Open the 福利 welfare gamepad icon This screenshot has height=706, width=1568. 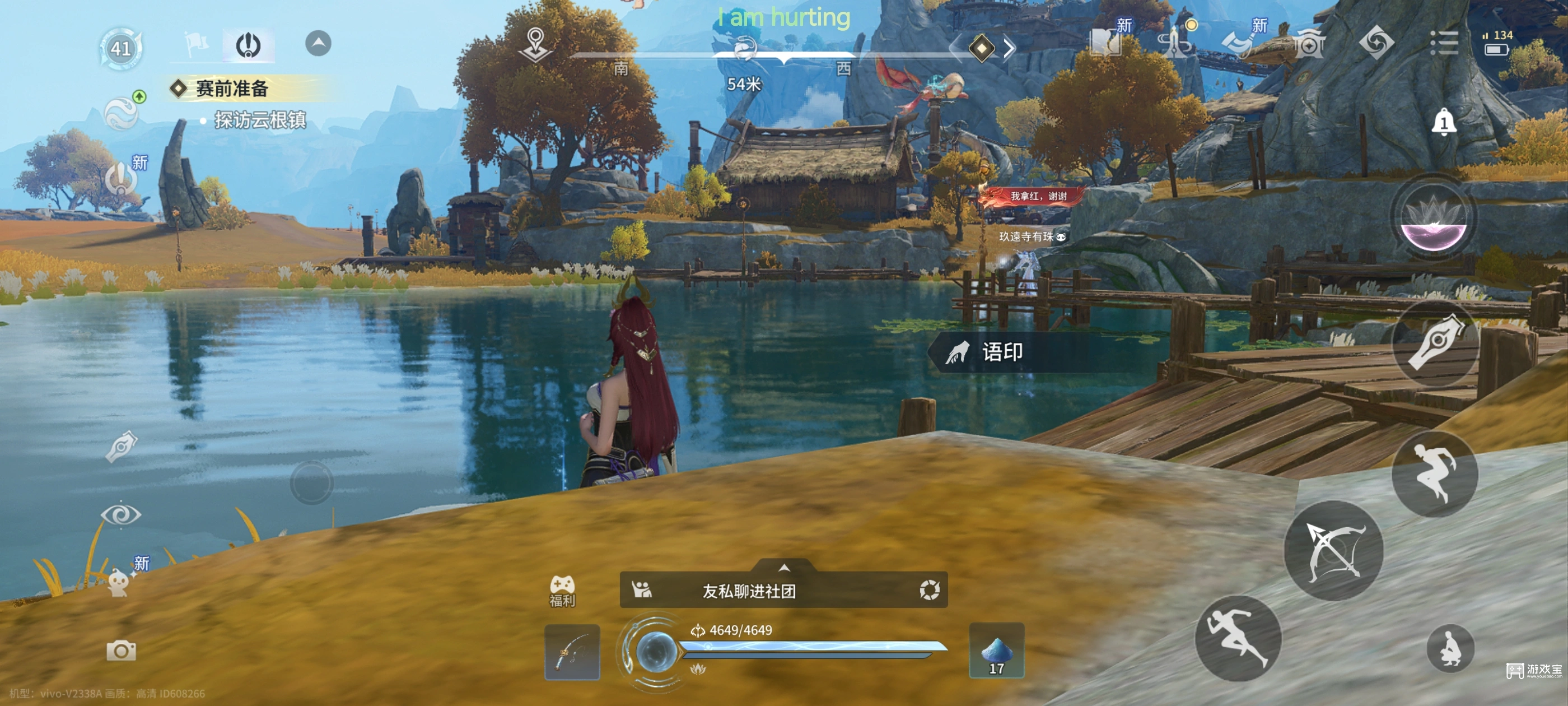click(x=562, y=590)
